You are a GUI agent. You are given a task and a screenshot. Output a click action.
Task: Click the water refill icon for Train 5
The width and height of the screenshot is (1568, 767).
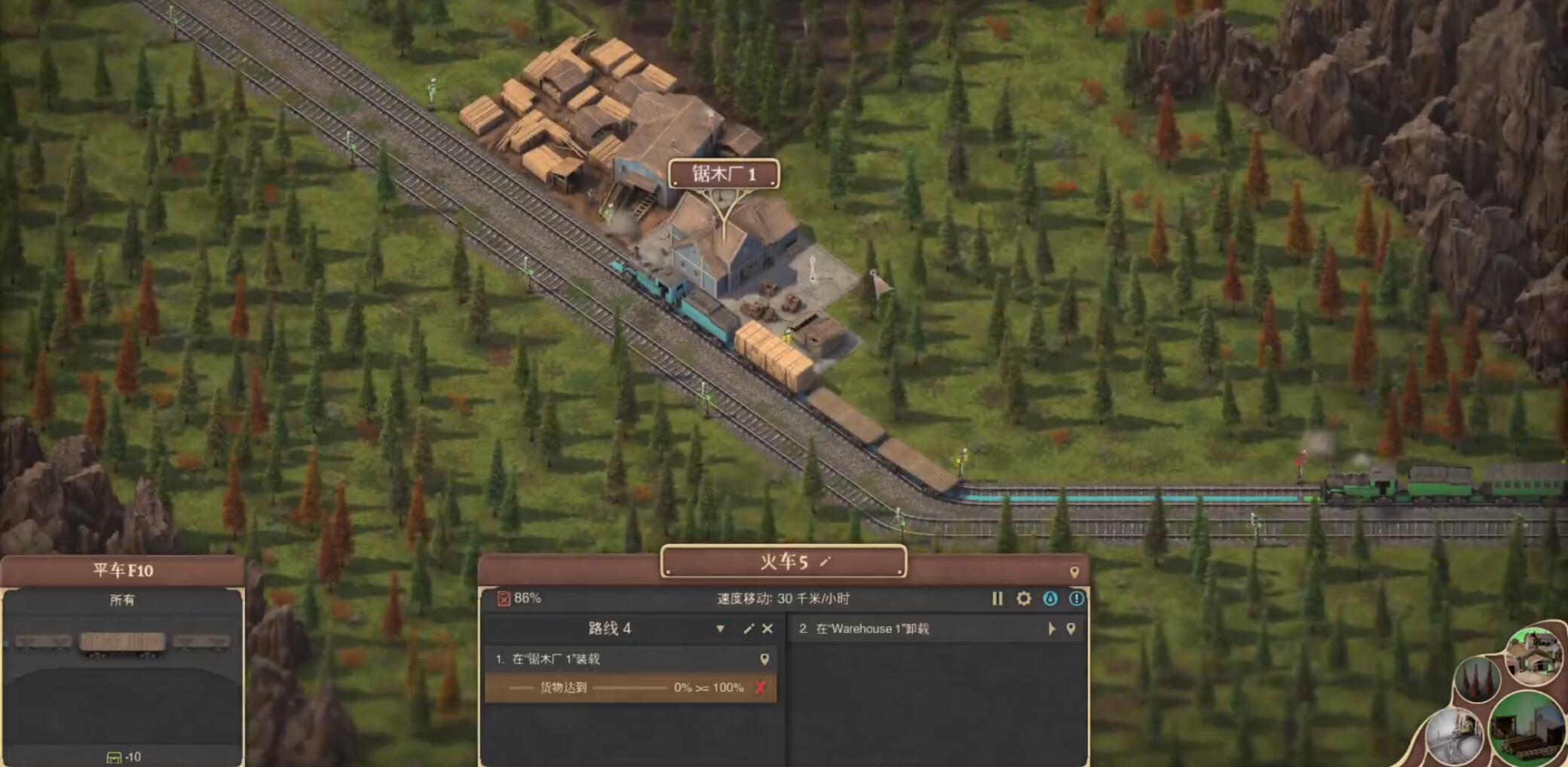(1051, 599)
